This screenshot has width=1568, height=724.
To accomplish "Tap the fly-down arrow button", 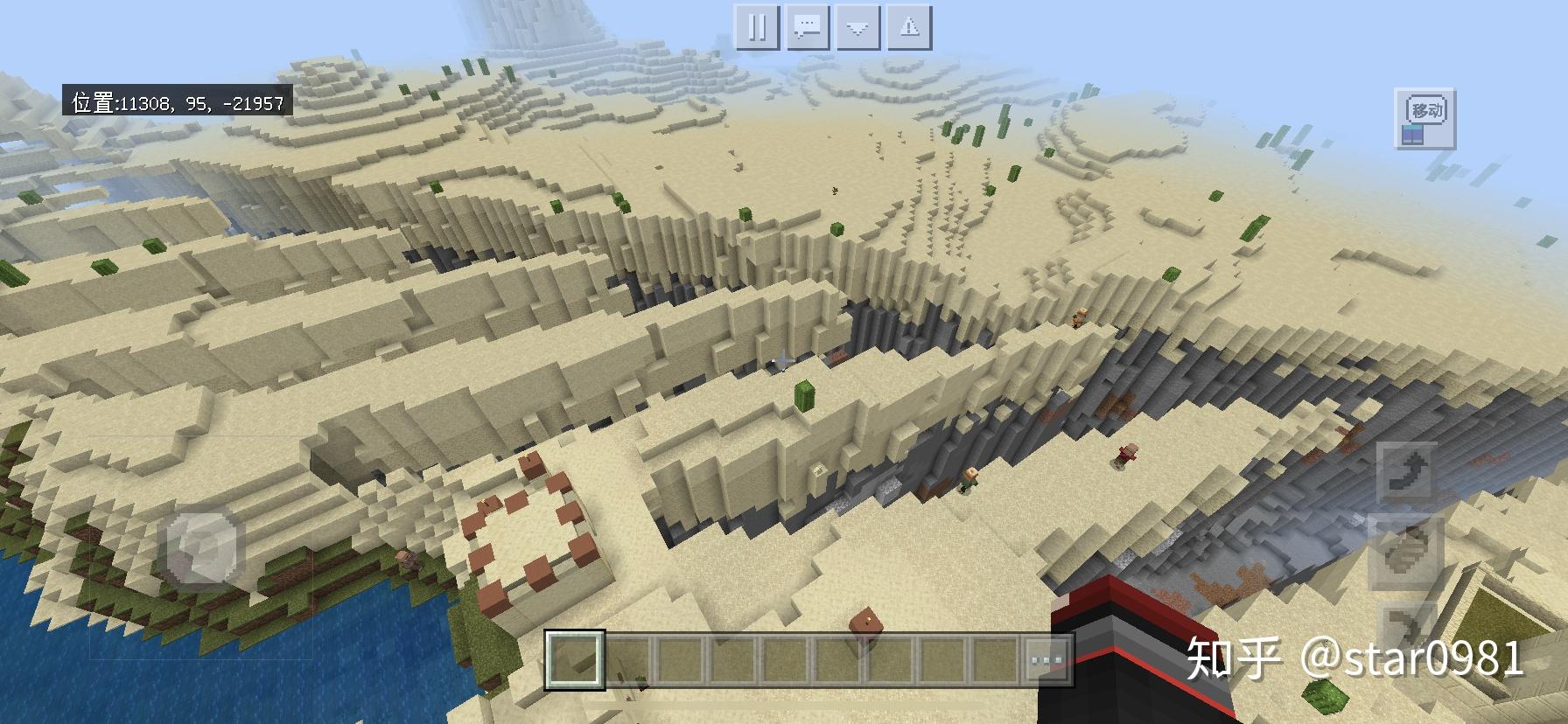I will [x=1406, y=629].
